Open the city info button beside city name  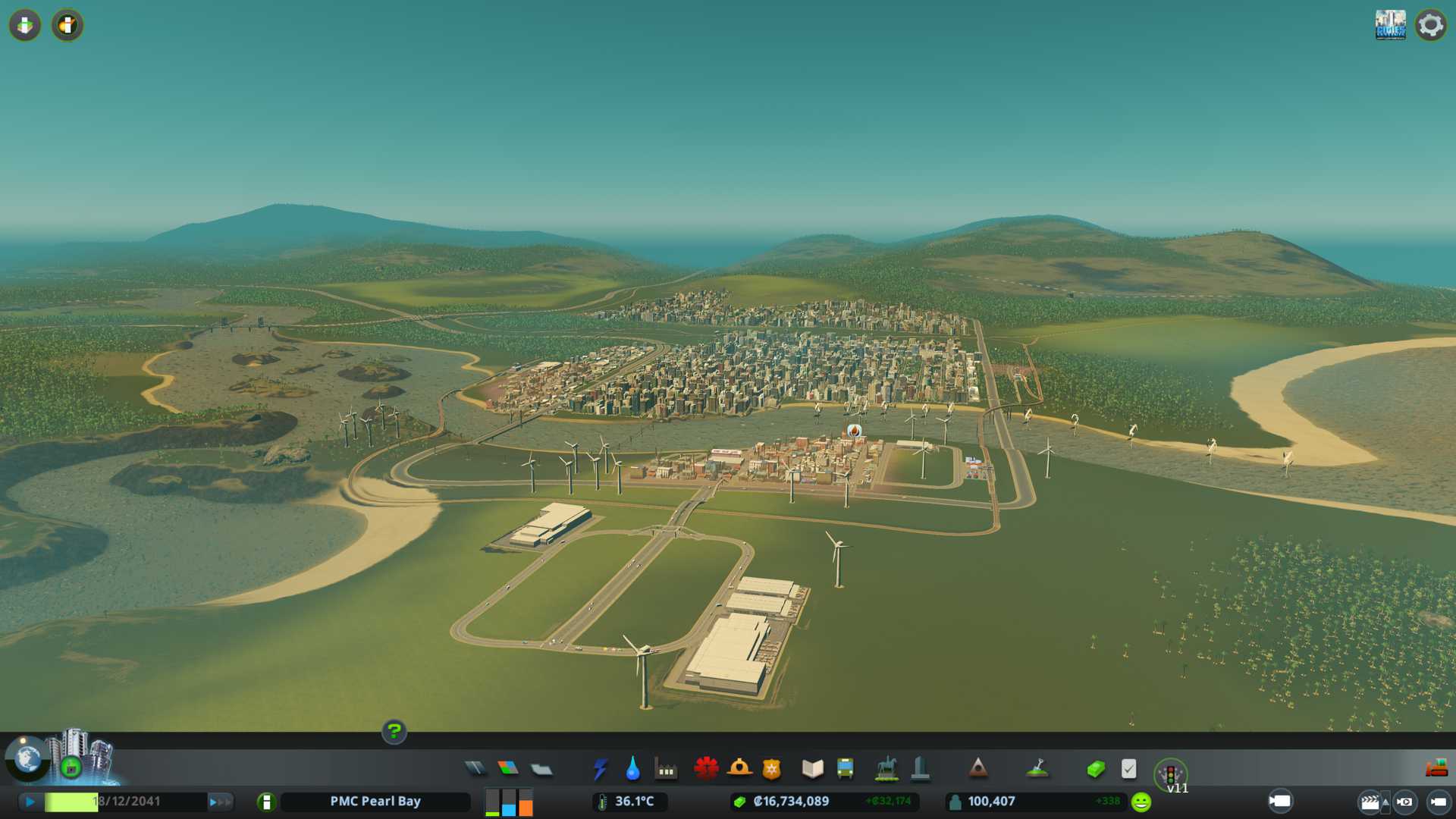click(x=266, y=802)
